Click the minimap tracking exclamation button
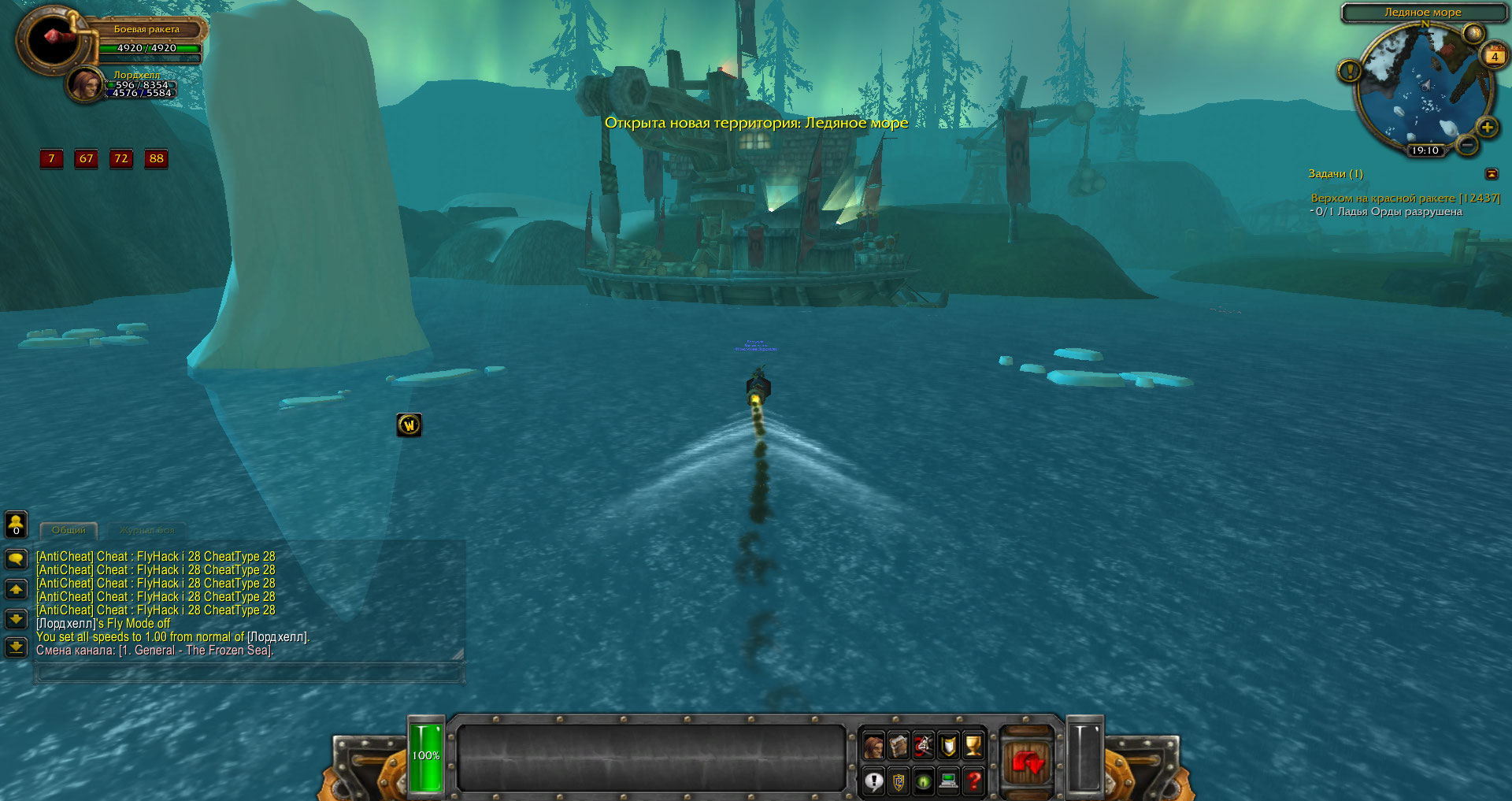 1349,72
